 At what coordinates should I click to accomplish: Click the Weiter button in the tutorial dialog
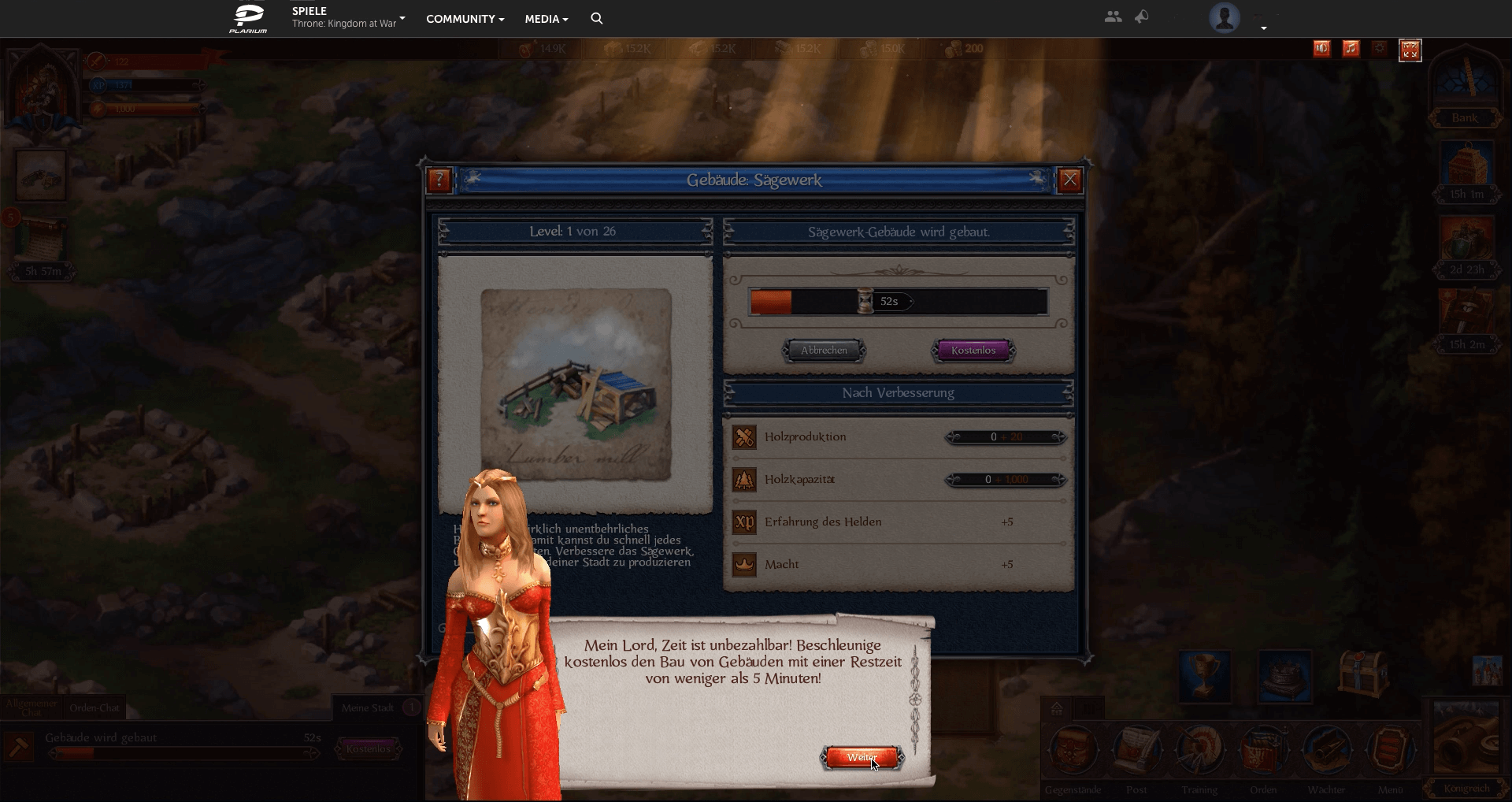(x=862, y=758)
